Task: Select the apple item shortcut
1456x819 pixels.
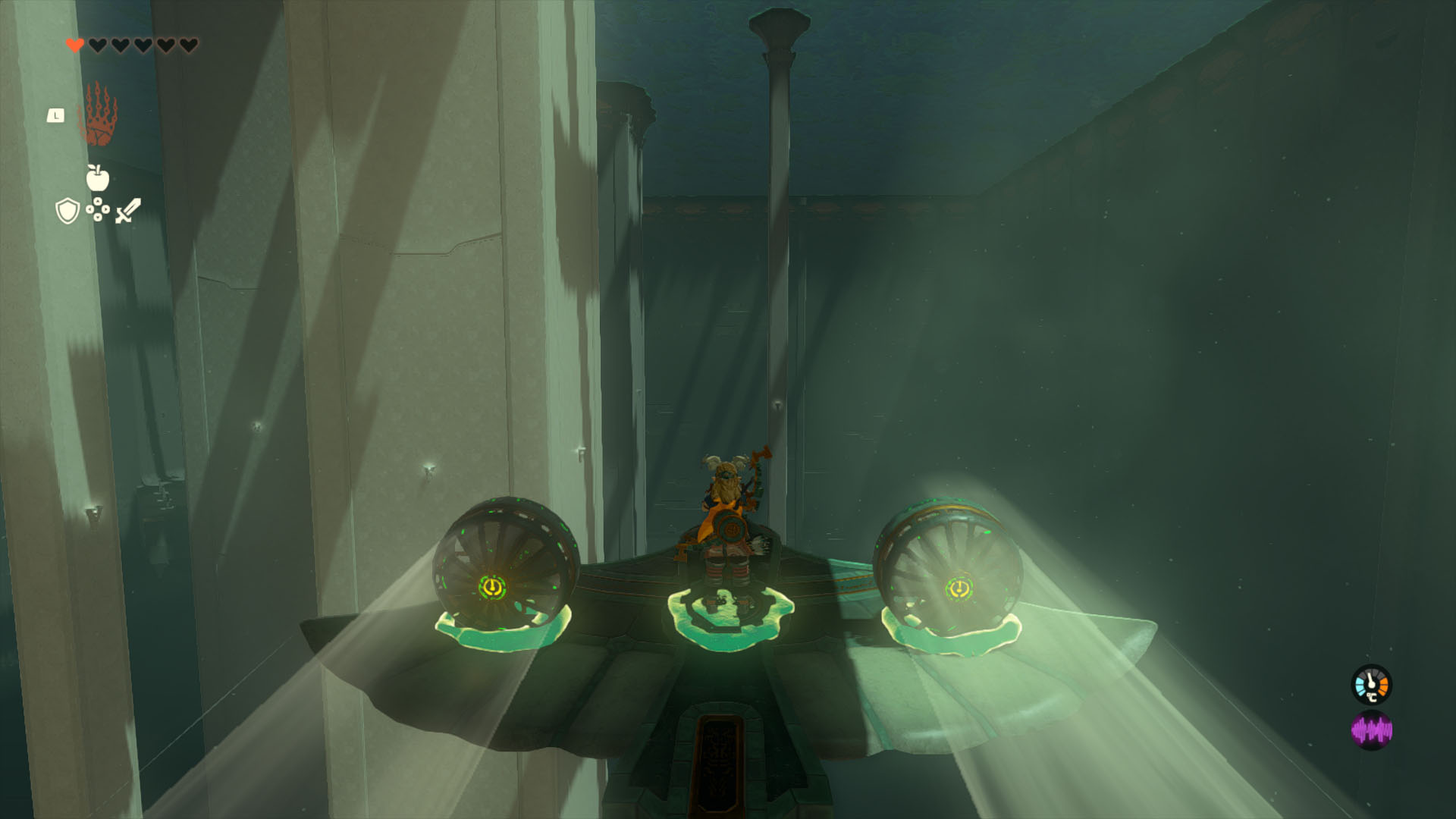Action: (x=98, y=177)
